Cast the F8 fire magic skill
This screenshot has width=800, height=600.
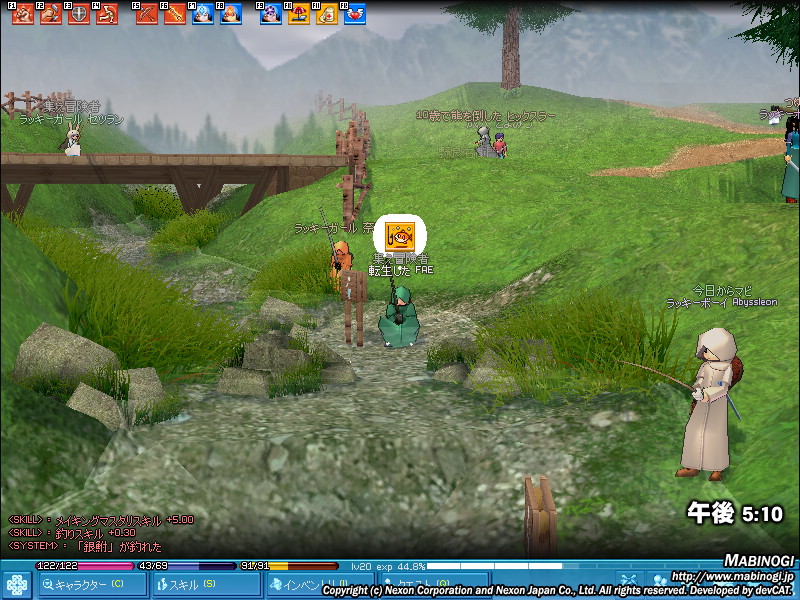231,14
